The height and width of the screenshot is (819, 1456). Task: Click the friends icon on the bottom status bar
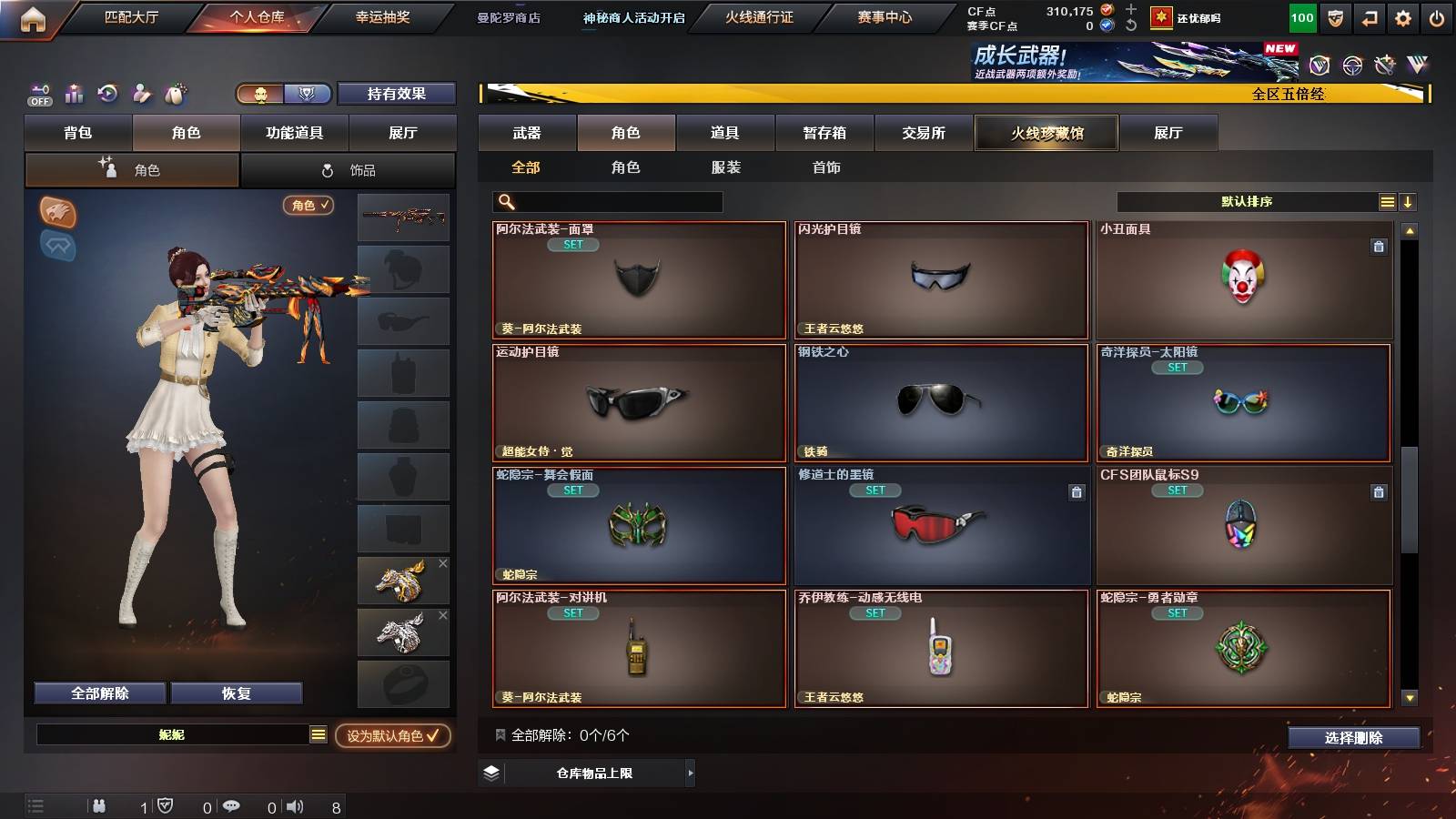[x=98, y=805]
